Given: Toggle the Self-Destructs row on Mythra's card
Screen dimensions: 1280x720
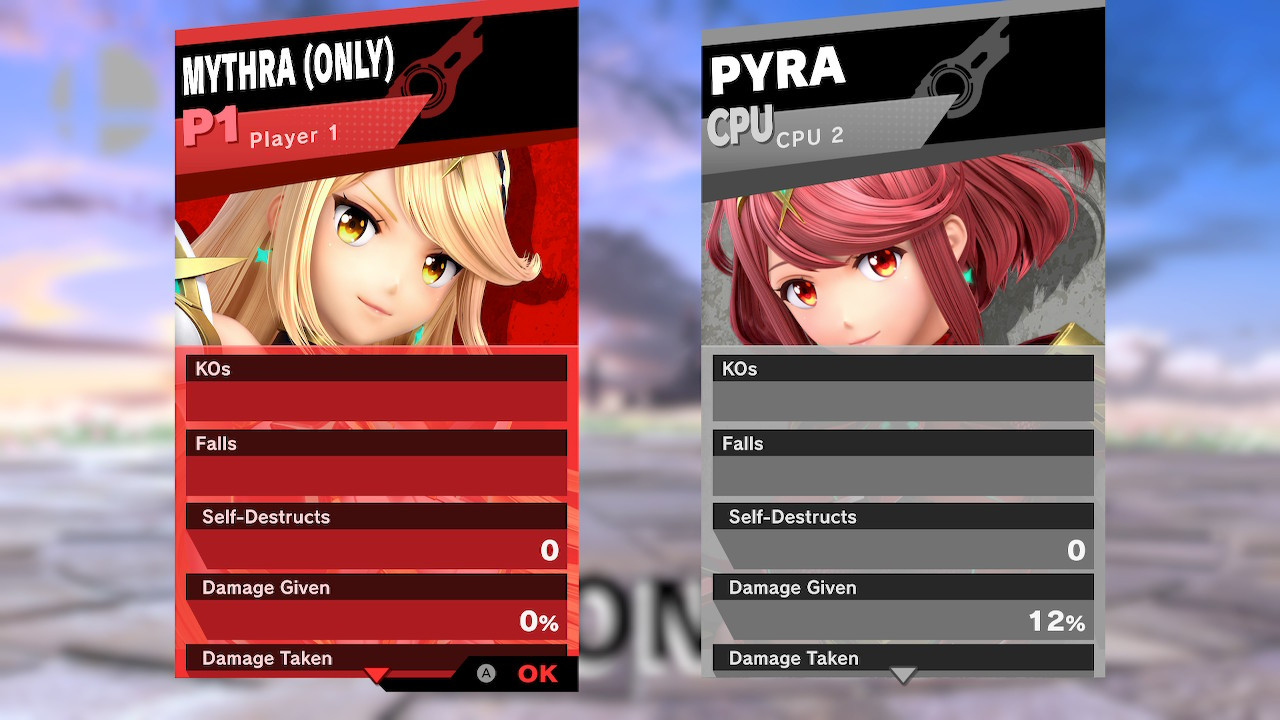Looking at the screenshot, I should click(376, 517).
